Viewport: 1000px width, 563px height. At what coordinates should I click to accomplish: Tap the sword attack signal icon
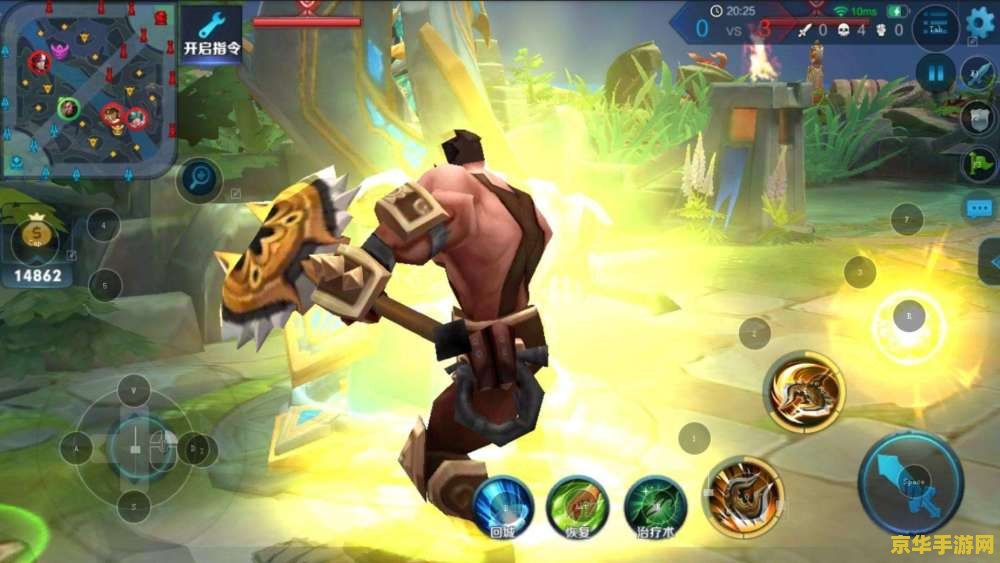click(977, 73)
